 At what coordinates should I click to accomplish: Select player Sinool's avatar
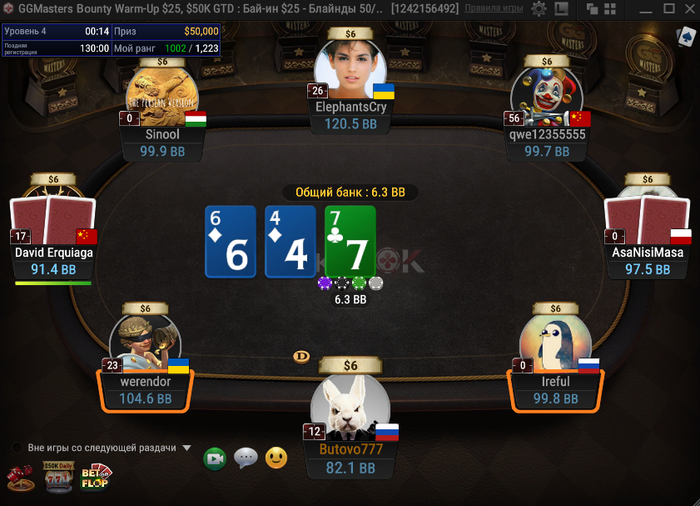[163, 96]
